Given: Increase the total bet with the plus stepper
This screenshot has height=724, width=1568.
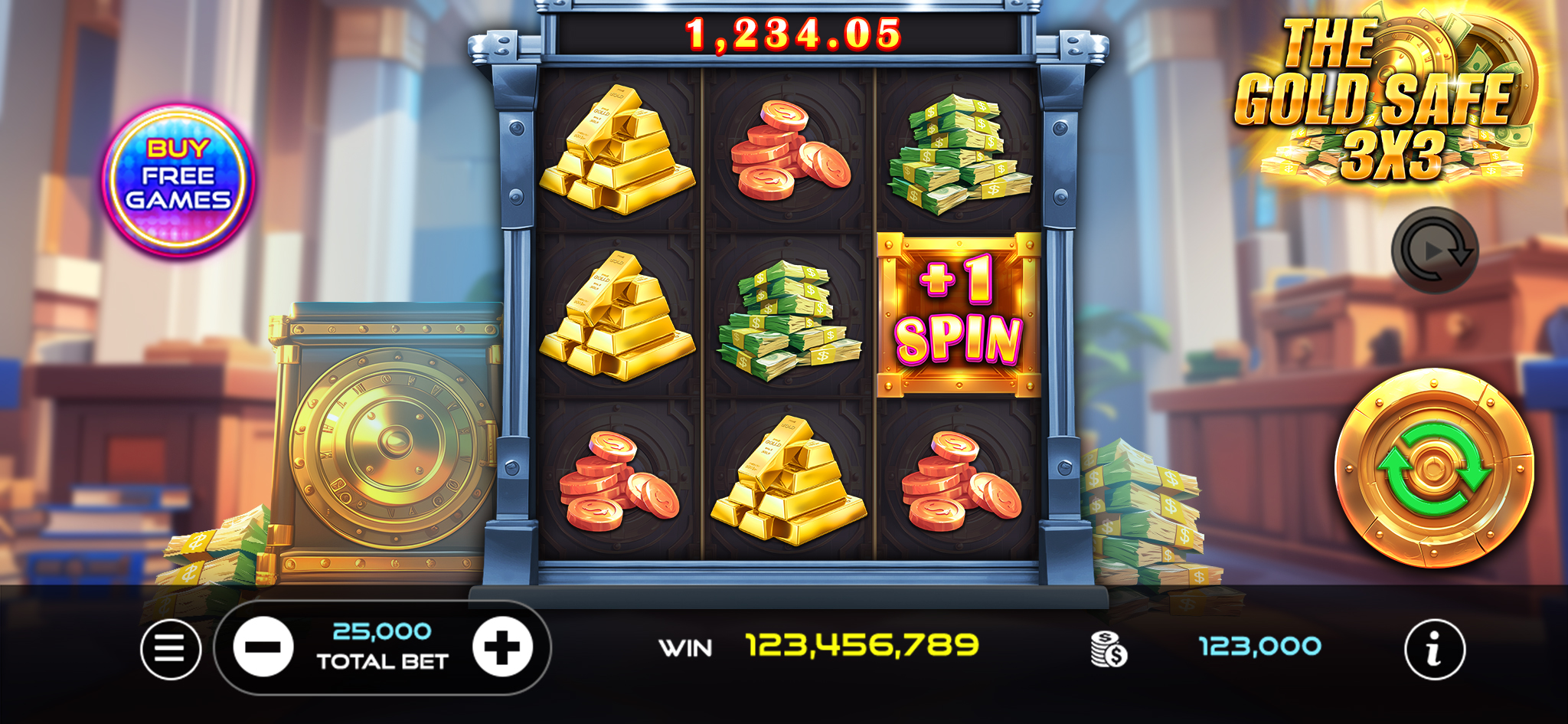Looking at the screenshot, I should click(501, 646).
